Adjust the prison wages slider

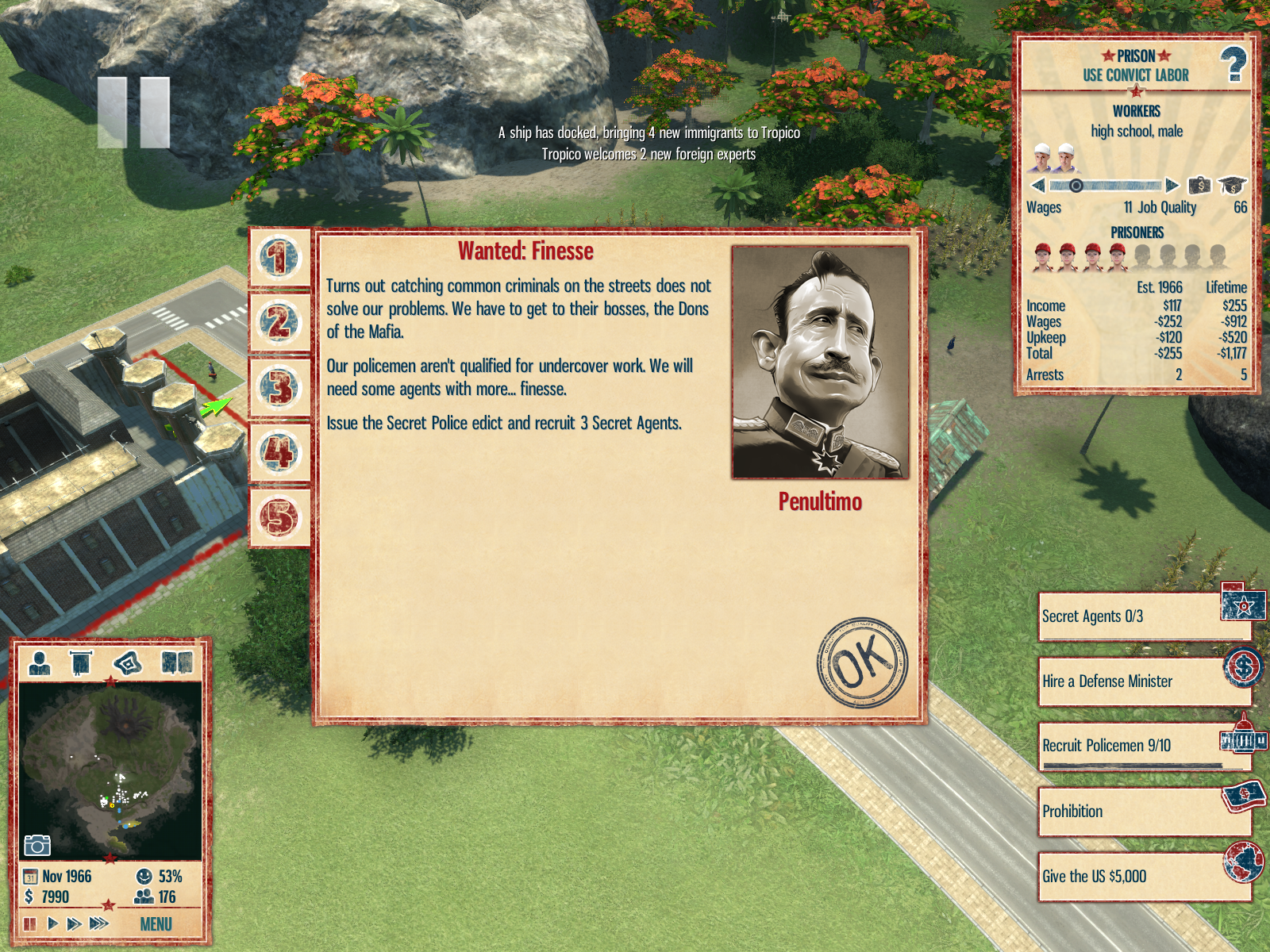pyautogui.click(x=1105, y=186)
